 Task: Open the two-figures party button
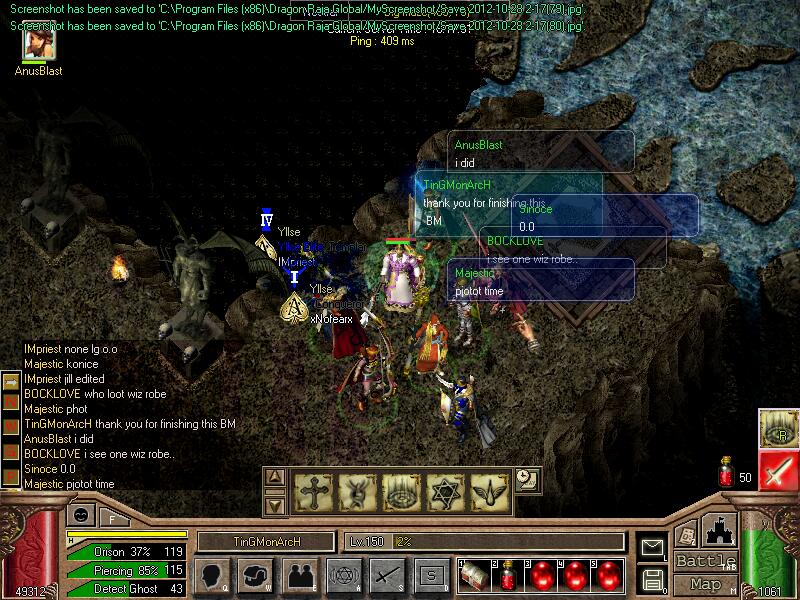pyautogui.click(x=299, y=576)
